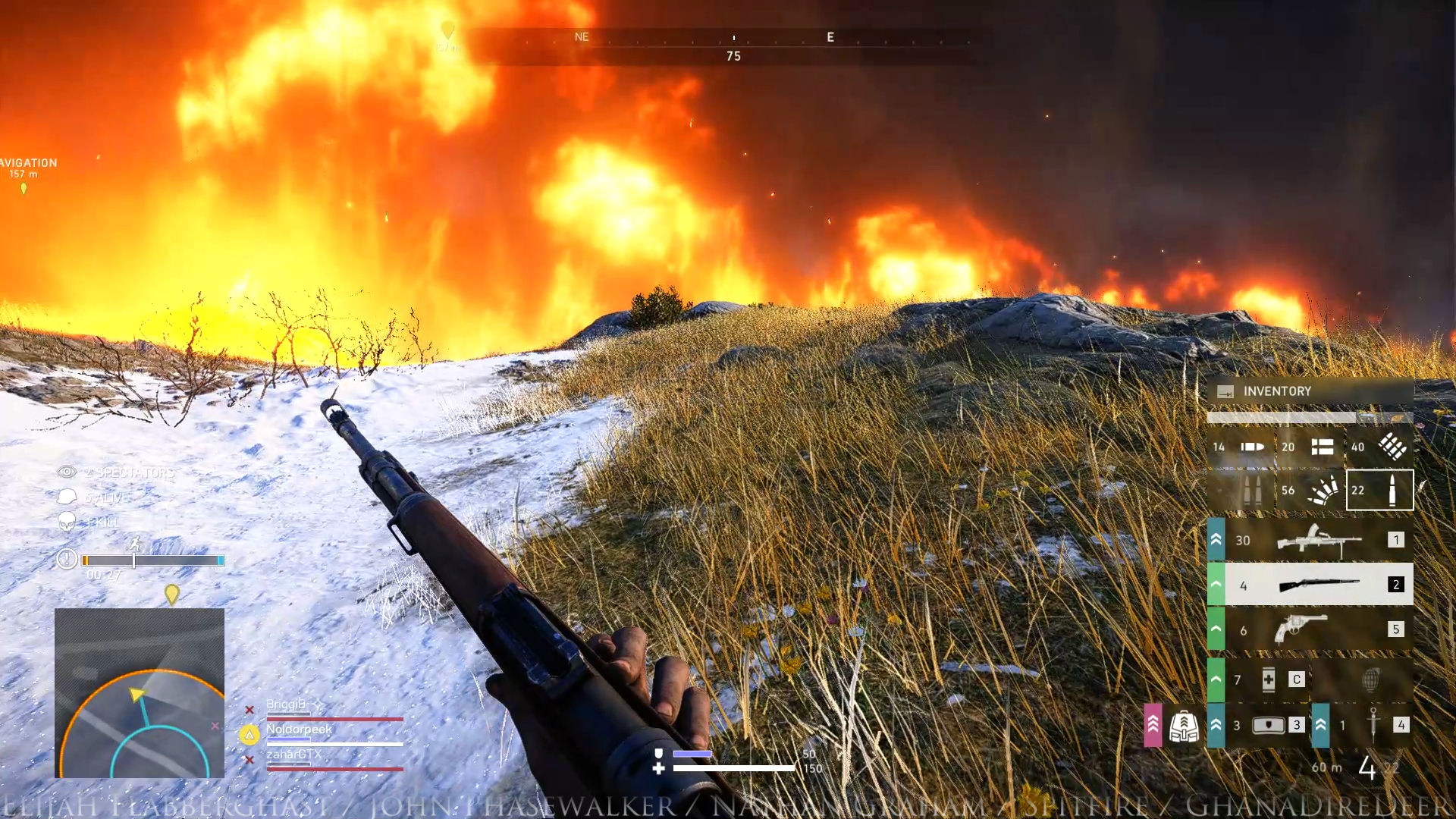The height and width of the screenshot is (819, 1456).
Task: Switch to the revolver sidearm slot
Action: pyautogui.click(x=1301, y=629)
